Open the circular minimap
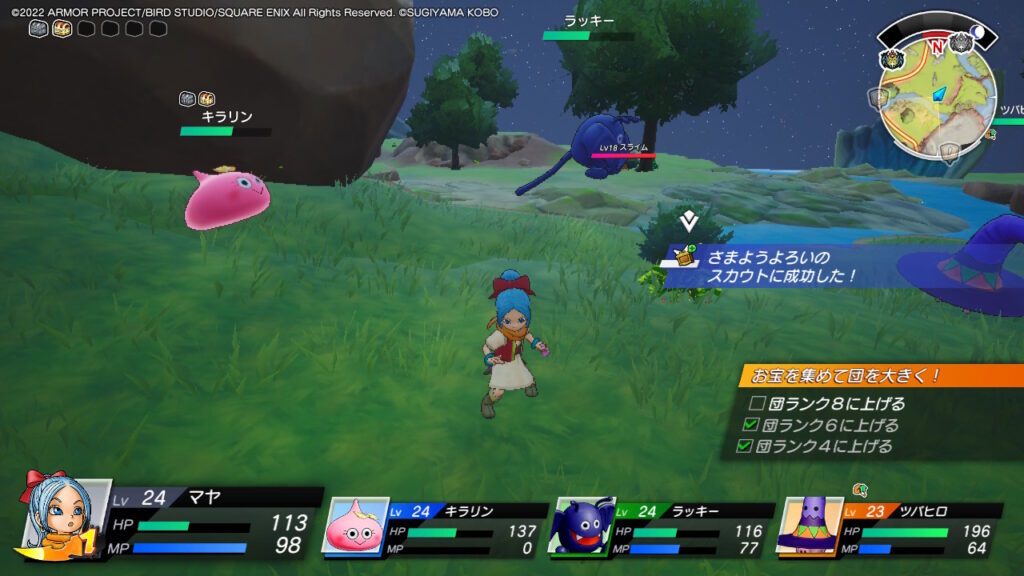This screenshot has height=576, width=1024. (937, 91)
